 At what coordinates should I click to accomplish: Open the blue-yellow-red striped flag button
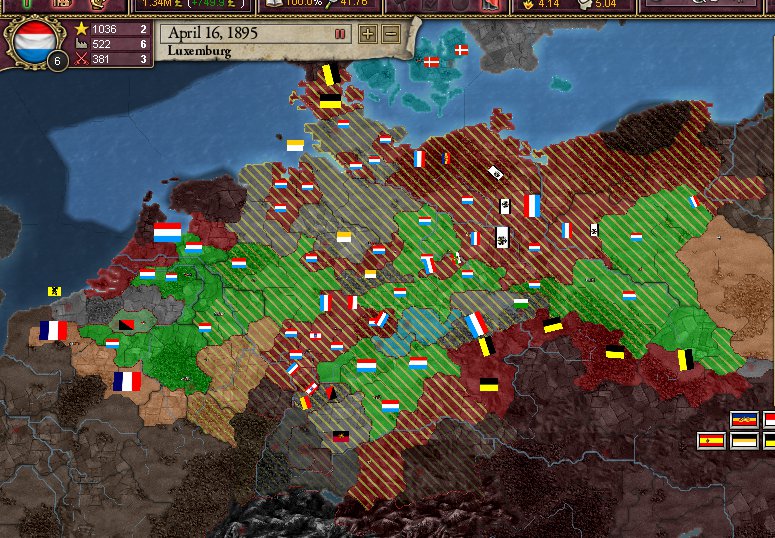tap(743, 419)
